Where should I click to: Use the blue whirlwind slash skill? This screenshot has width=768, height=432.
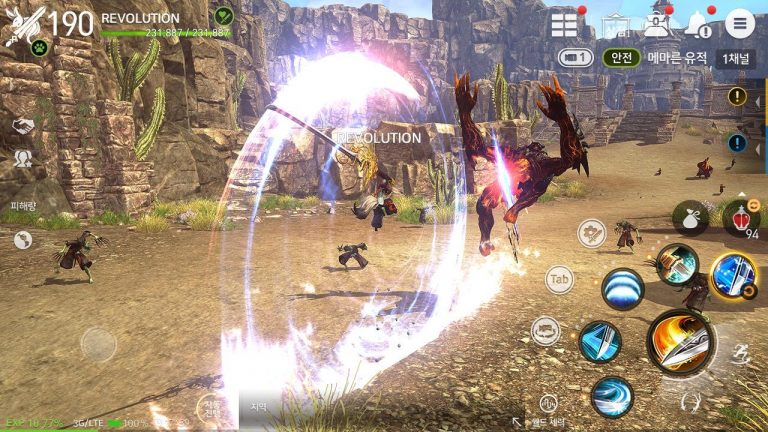pyautogui.click(x=611, y=396)
